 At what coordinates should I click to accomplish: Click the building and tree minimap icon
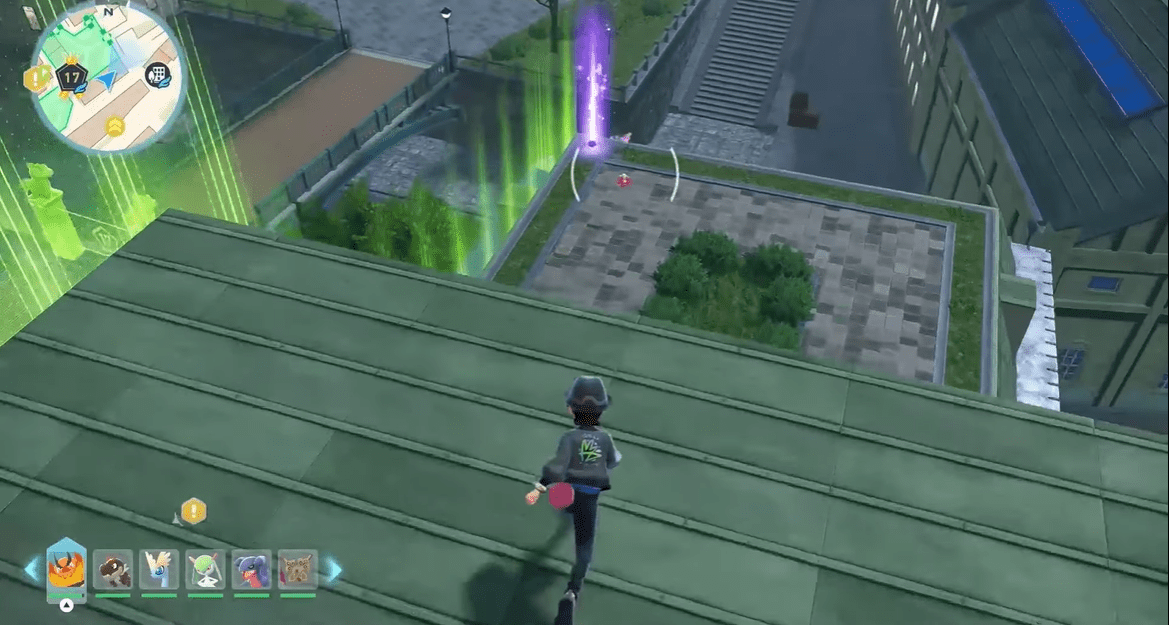point(157,74)
